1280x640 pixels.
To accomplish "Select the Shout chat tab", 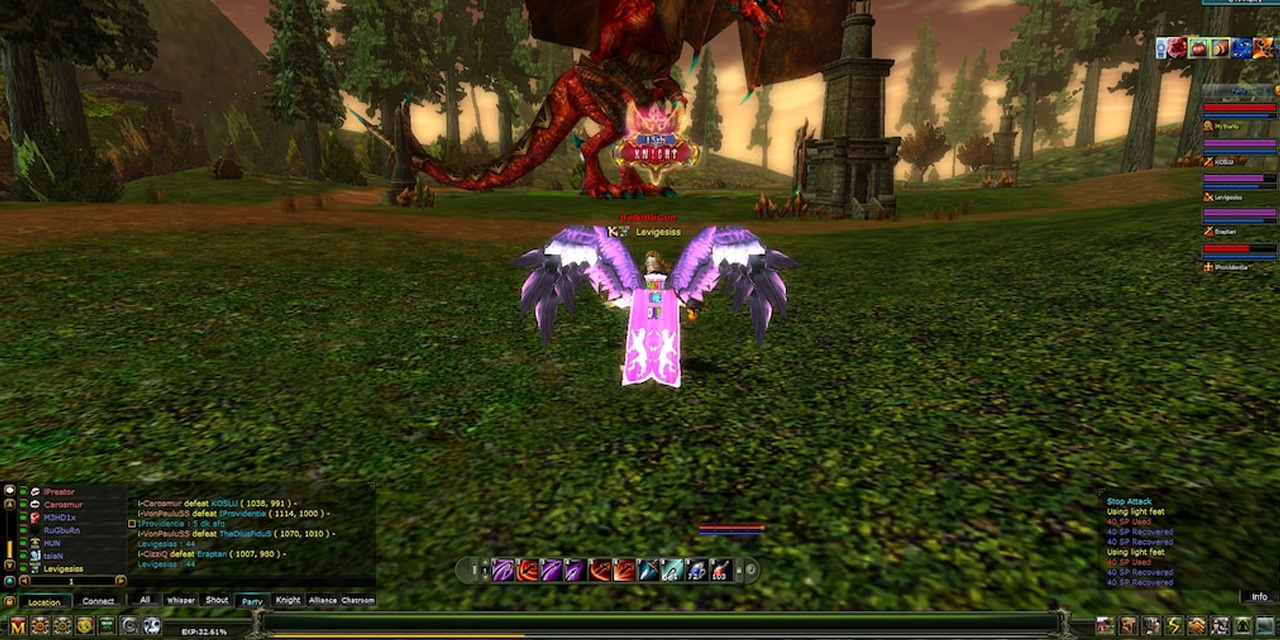I will 217,600.
